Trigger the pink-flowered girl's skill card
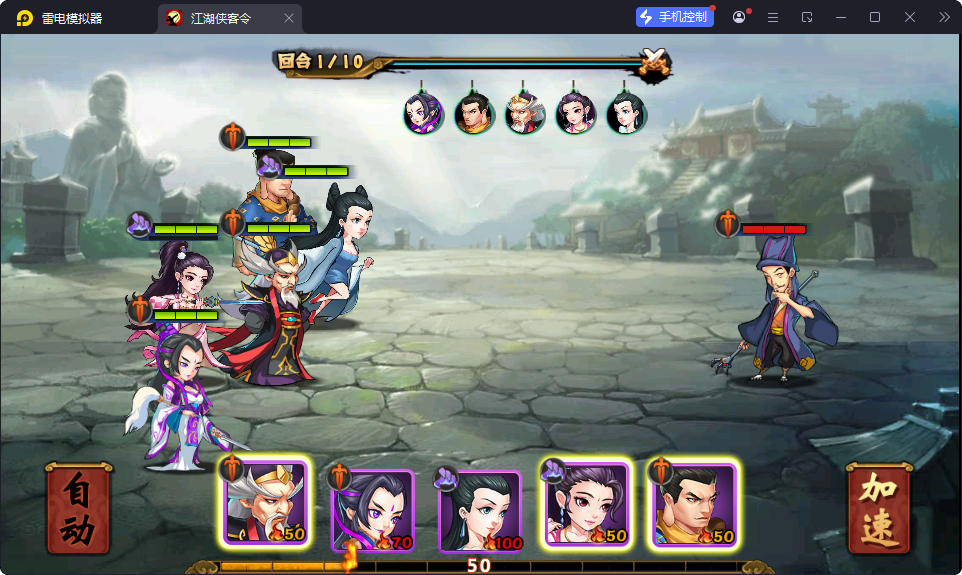The height and width of the screenshot is (575, 962). (586, 504)
